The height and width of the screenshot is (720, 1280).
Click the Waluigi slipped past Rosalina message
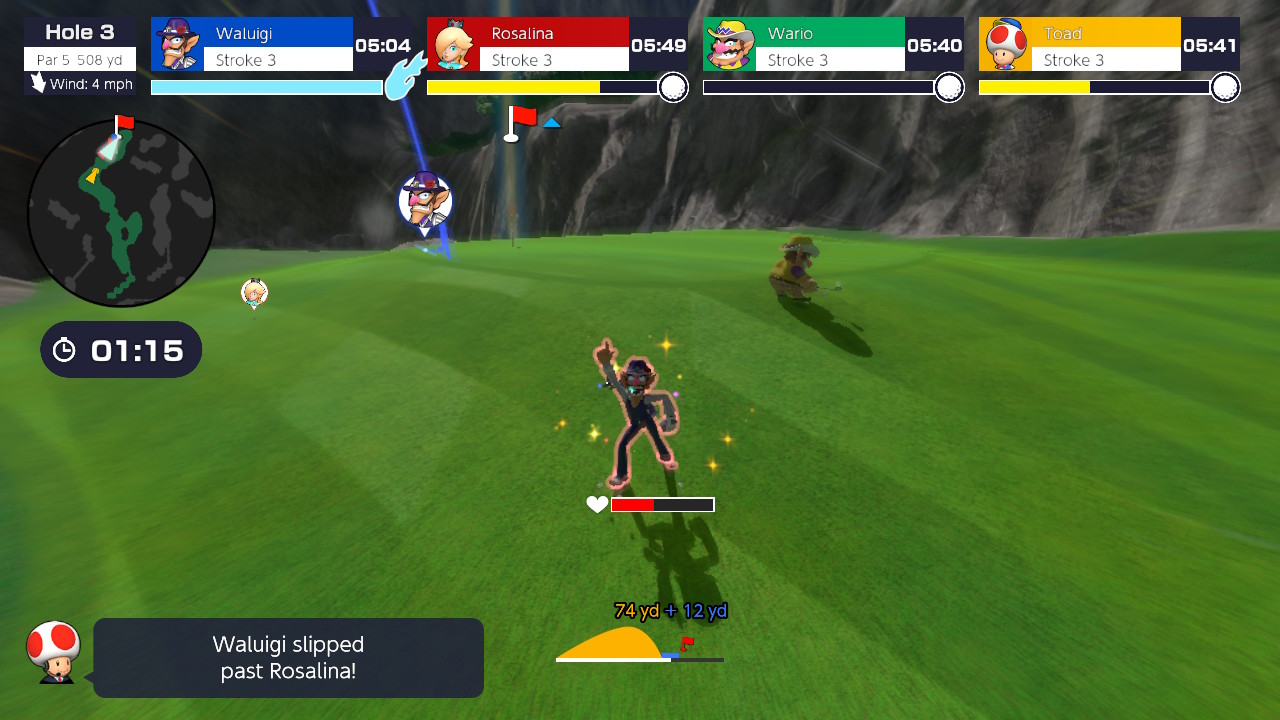tap(288, 657)
